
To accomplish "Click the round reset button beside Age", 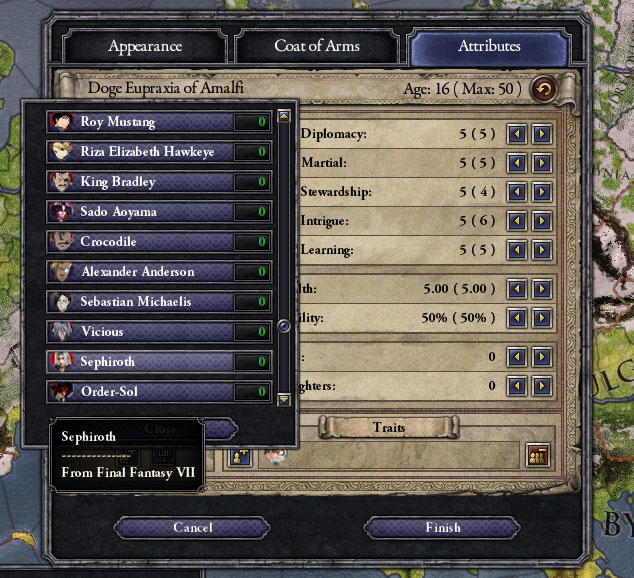I will pos(544,88).
